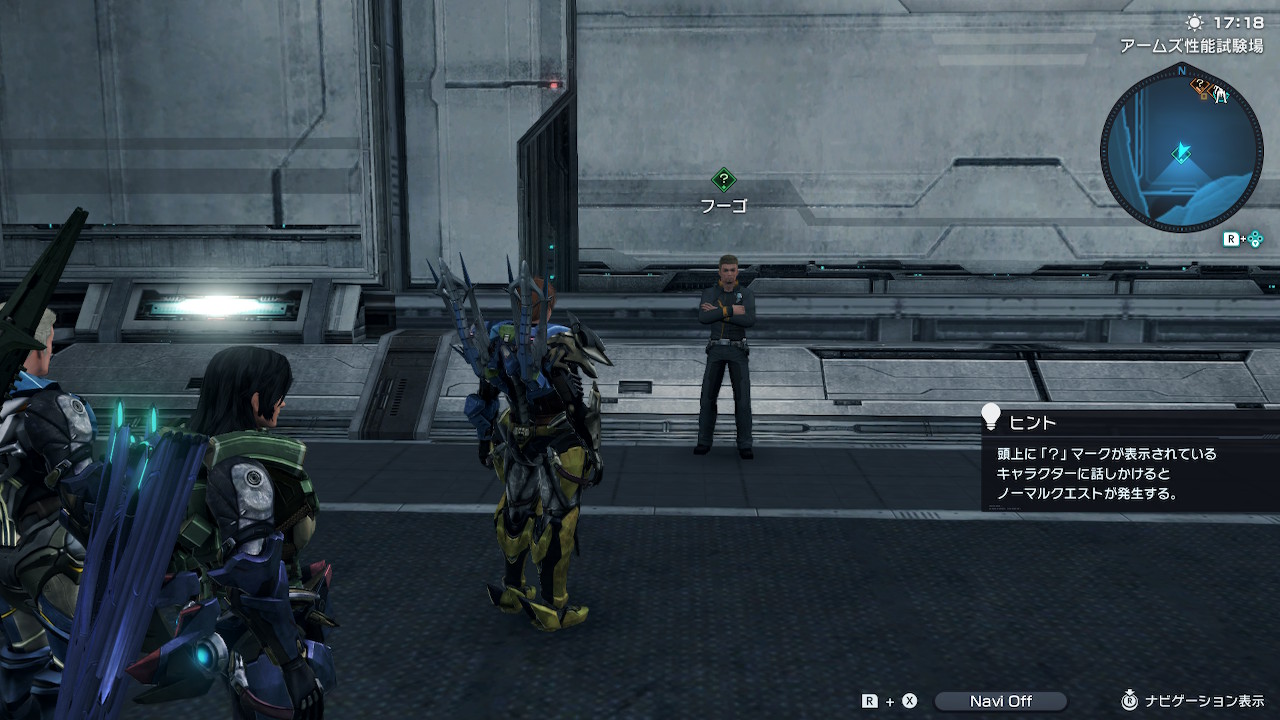Select the green quest marker above フーゴ

pos(723,180)
